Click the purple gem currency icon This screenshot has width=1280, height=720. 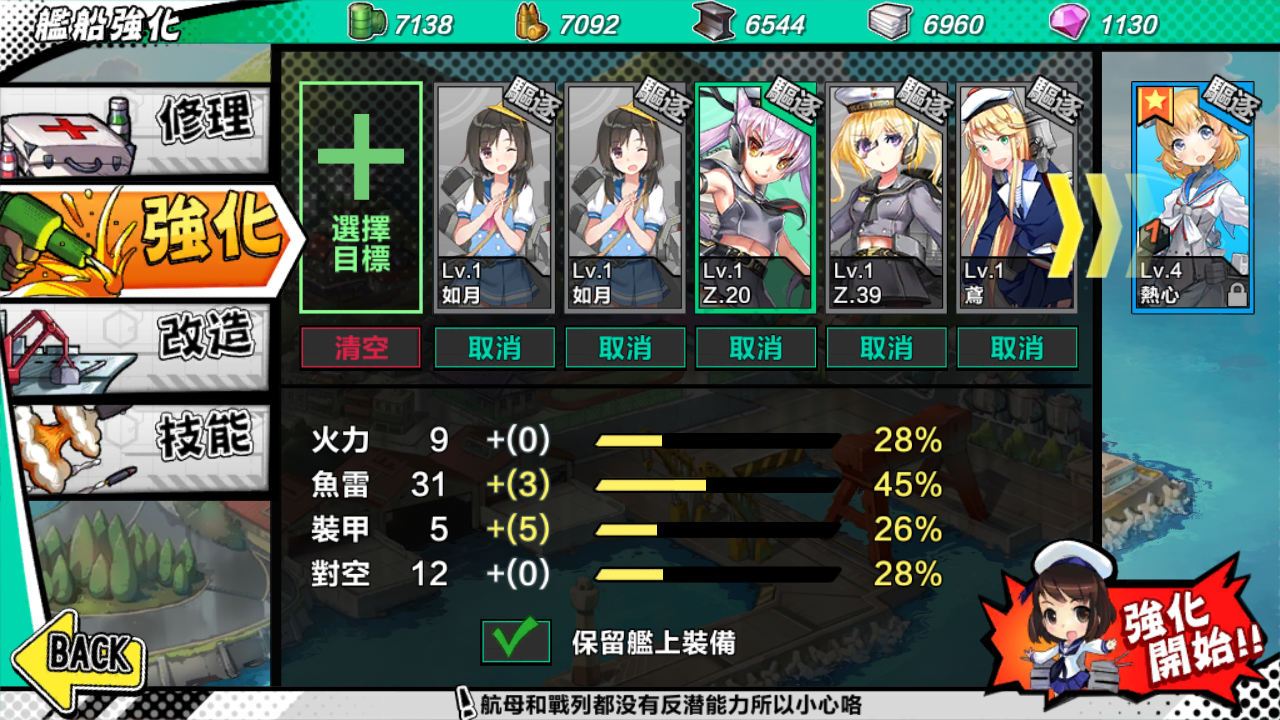tap(1069, 22)
